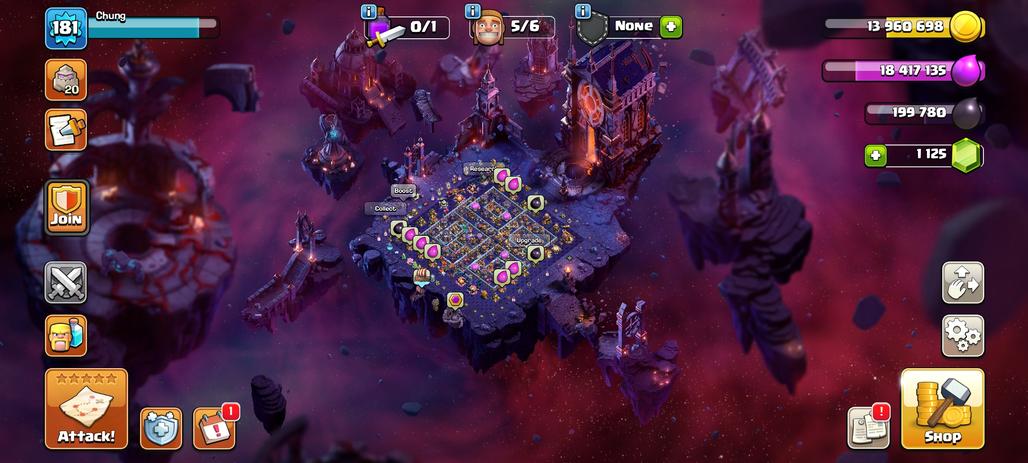Add a shield with the green plus

(671, 27)
